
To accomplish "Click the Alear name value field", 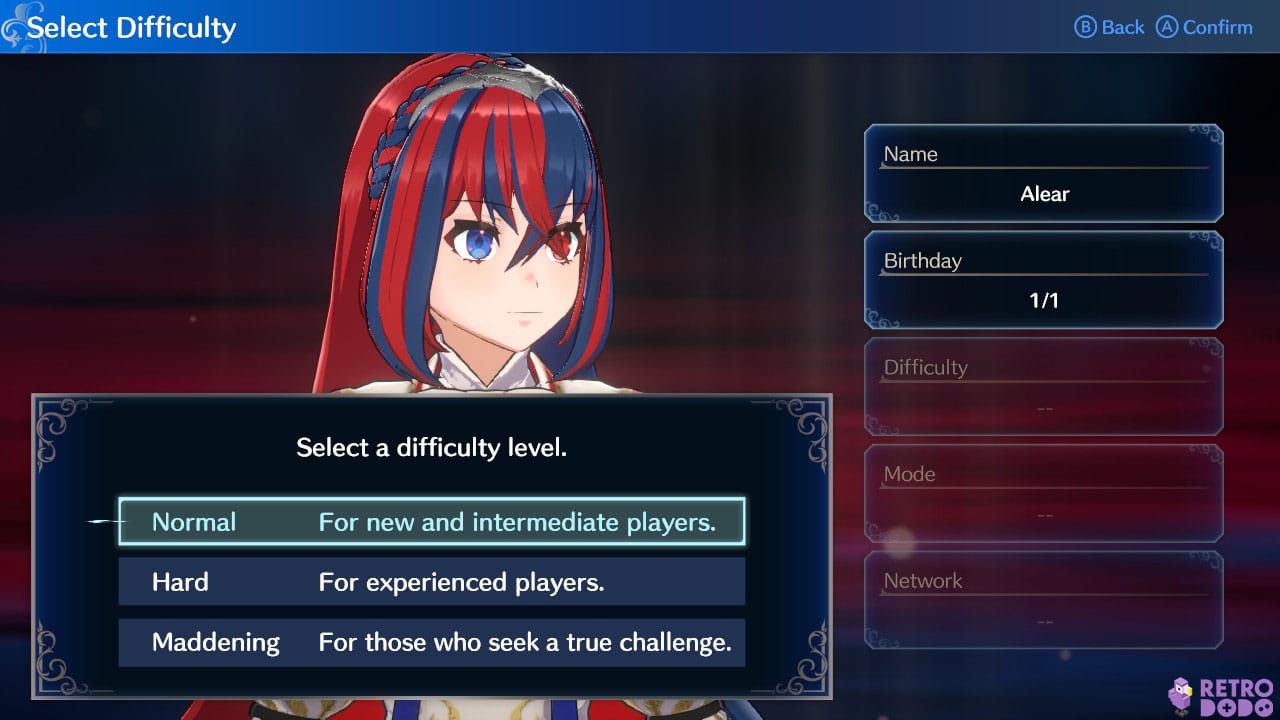I will point(1044,194).
